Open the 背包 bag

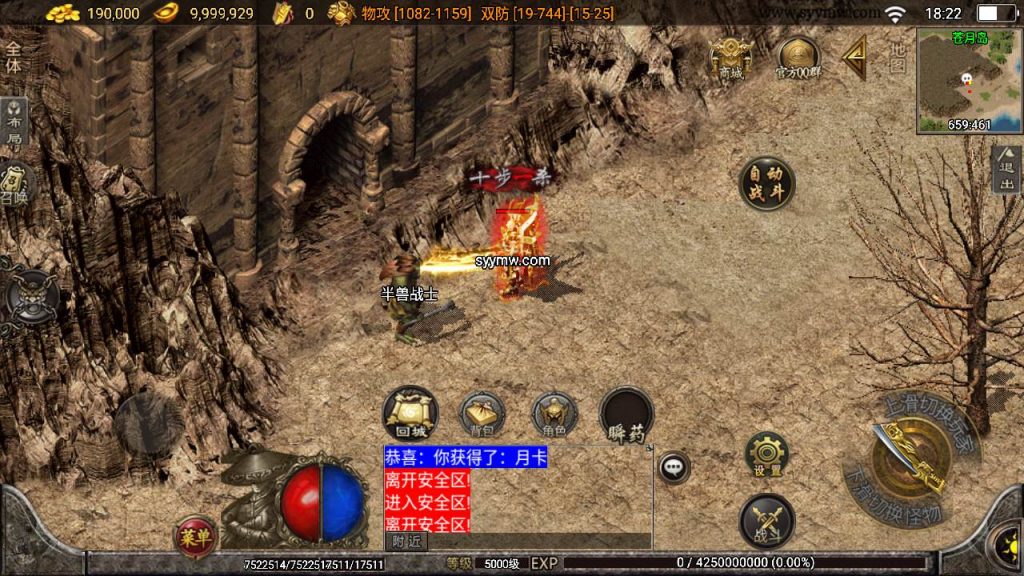482,415
